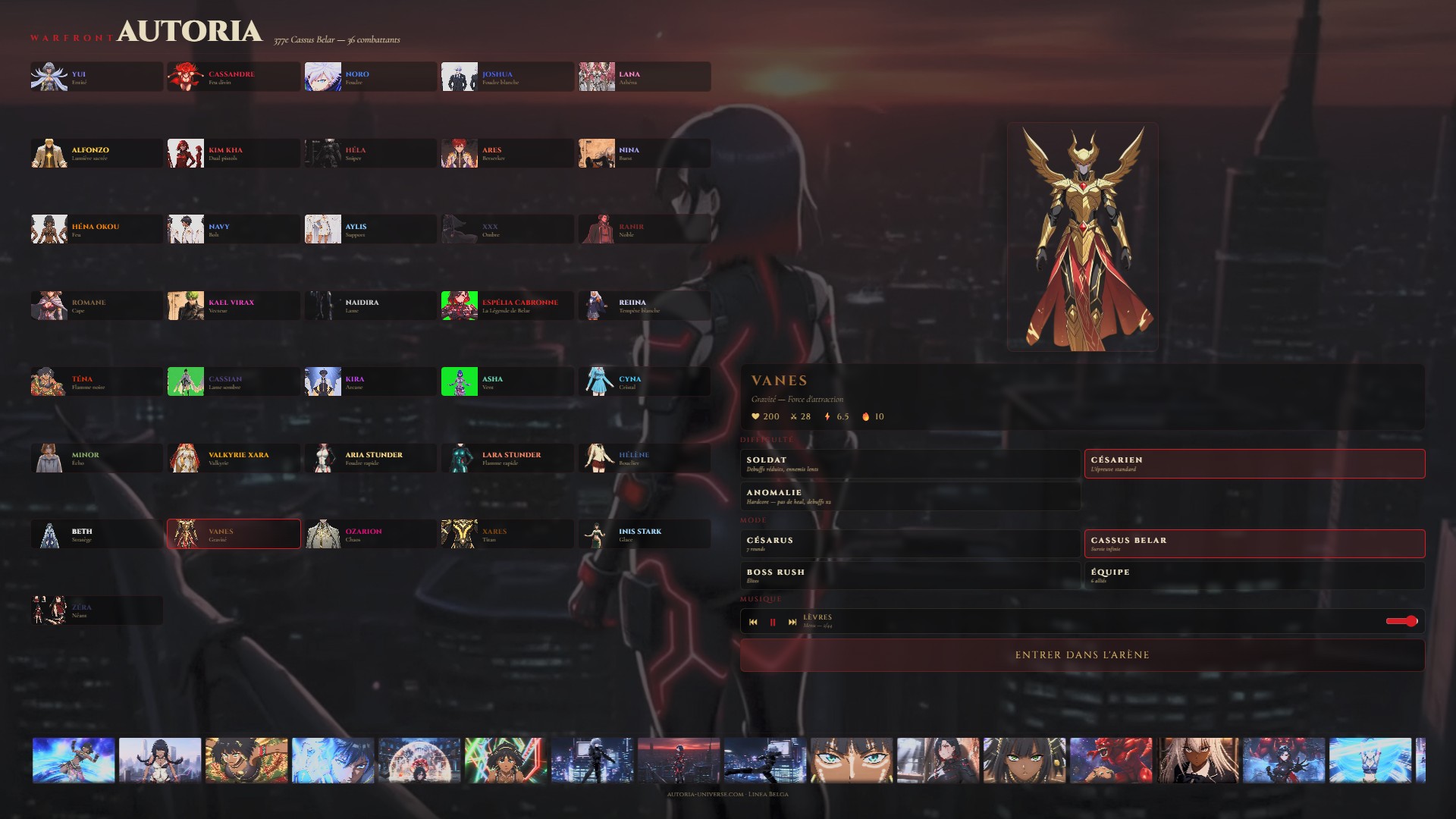Select the Cassus Belar mode
The image size is (1456, 819).
point(1254,544)
